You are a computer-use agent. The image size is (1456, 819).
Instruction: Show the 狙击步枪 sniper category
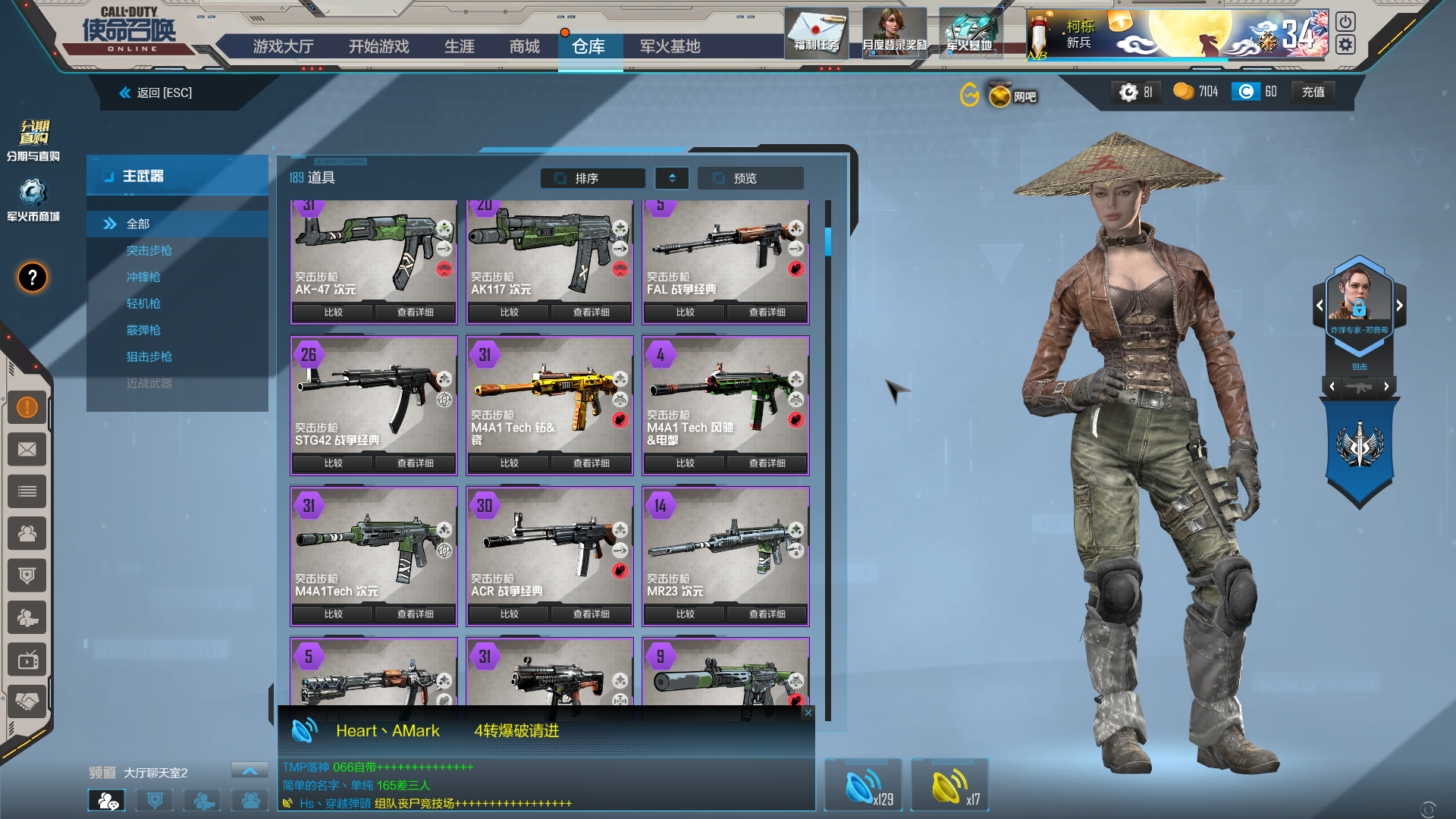click(149, 356)
